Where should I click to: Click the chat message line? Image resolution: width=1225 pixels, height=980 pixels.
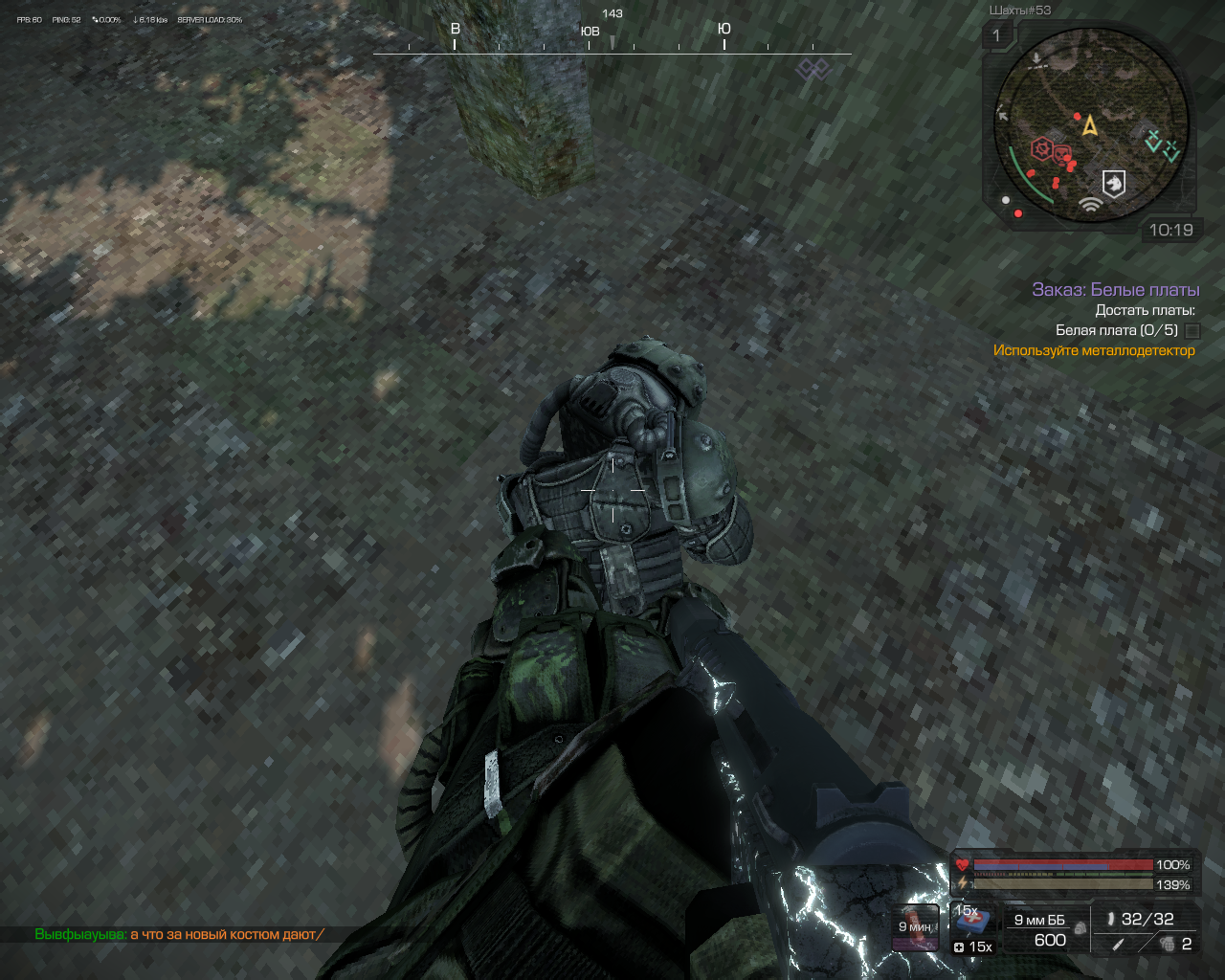click(179, 934)
